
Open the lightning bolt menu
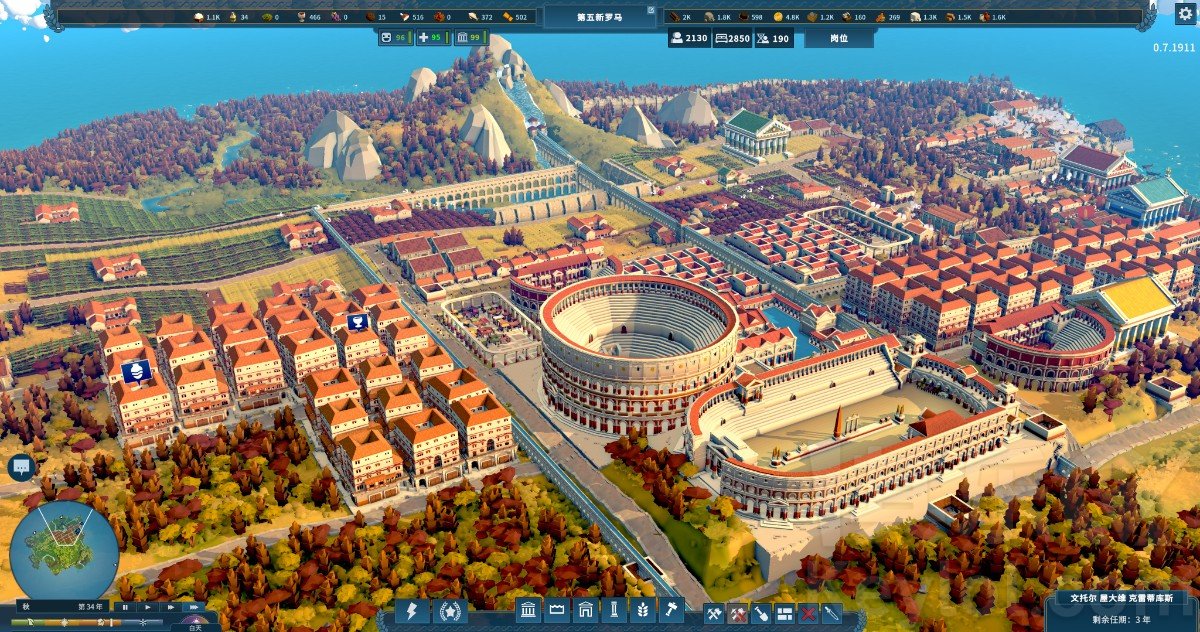point(411,612)
